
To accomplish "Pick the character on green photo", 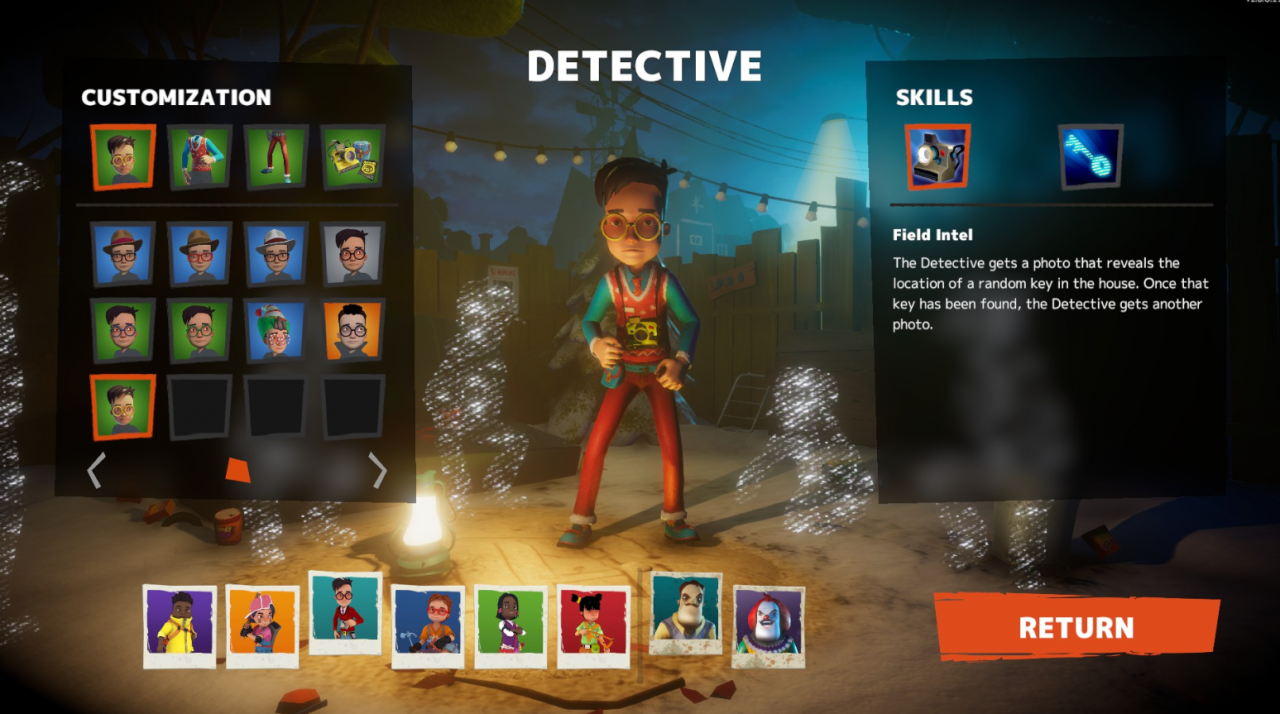I will (510, 626).
